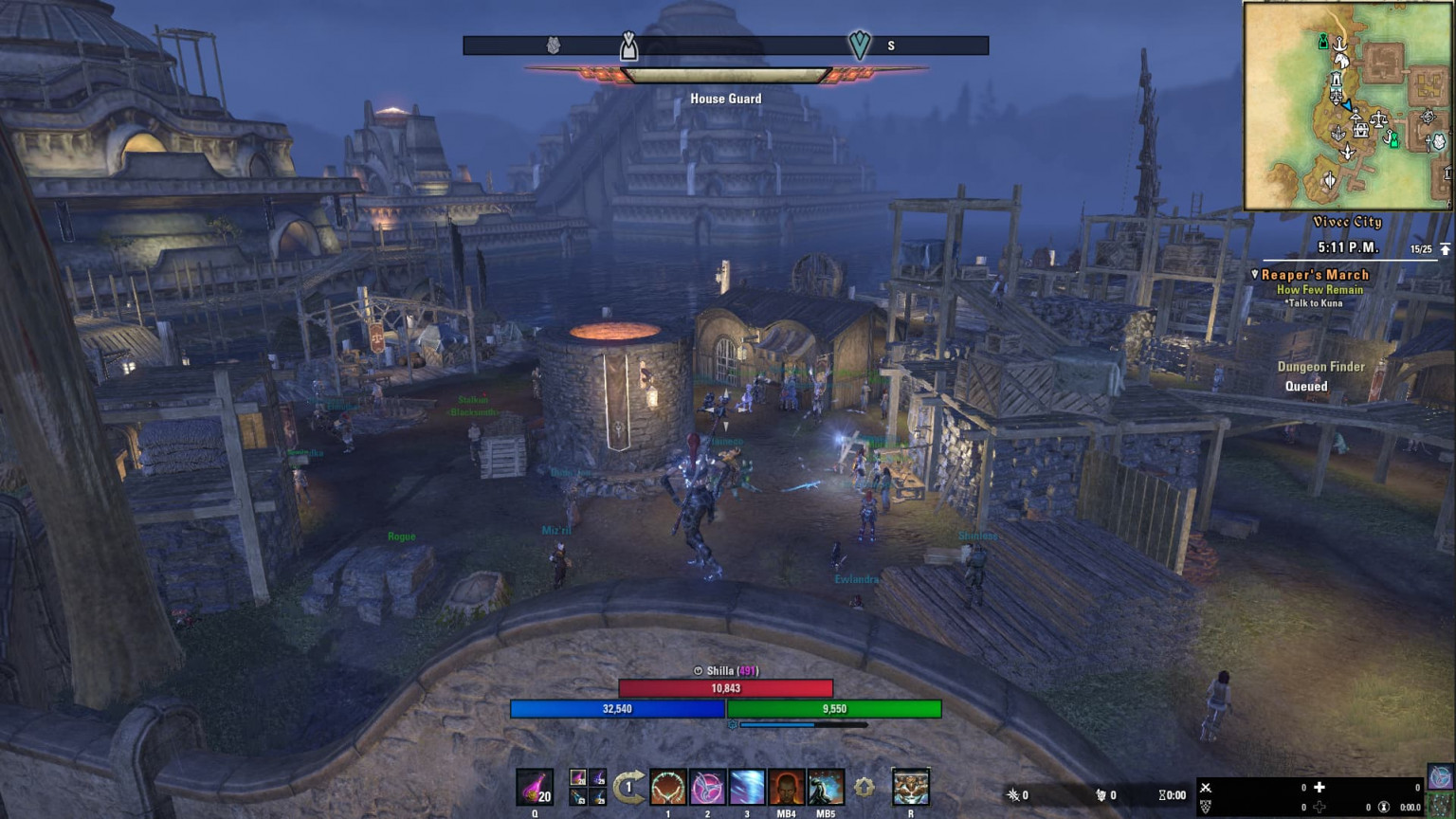Click the weapon swap arrow icon
Screen dimensions: 1456x819
tap(629, 785)
